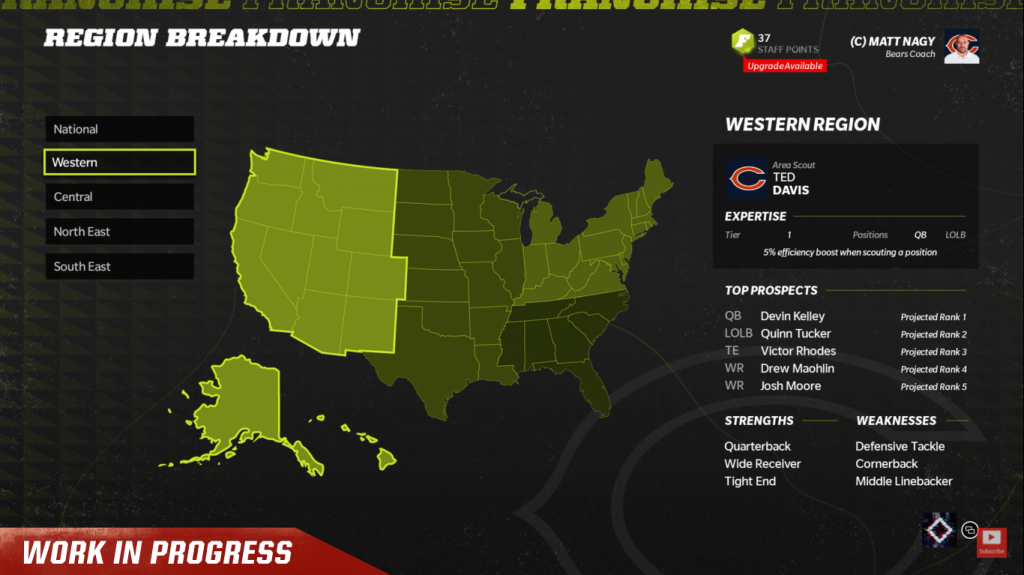
Task: Open the North East region
Action: coord(119,232)
